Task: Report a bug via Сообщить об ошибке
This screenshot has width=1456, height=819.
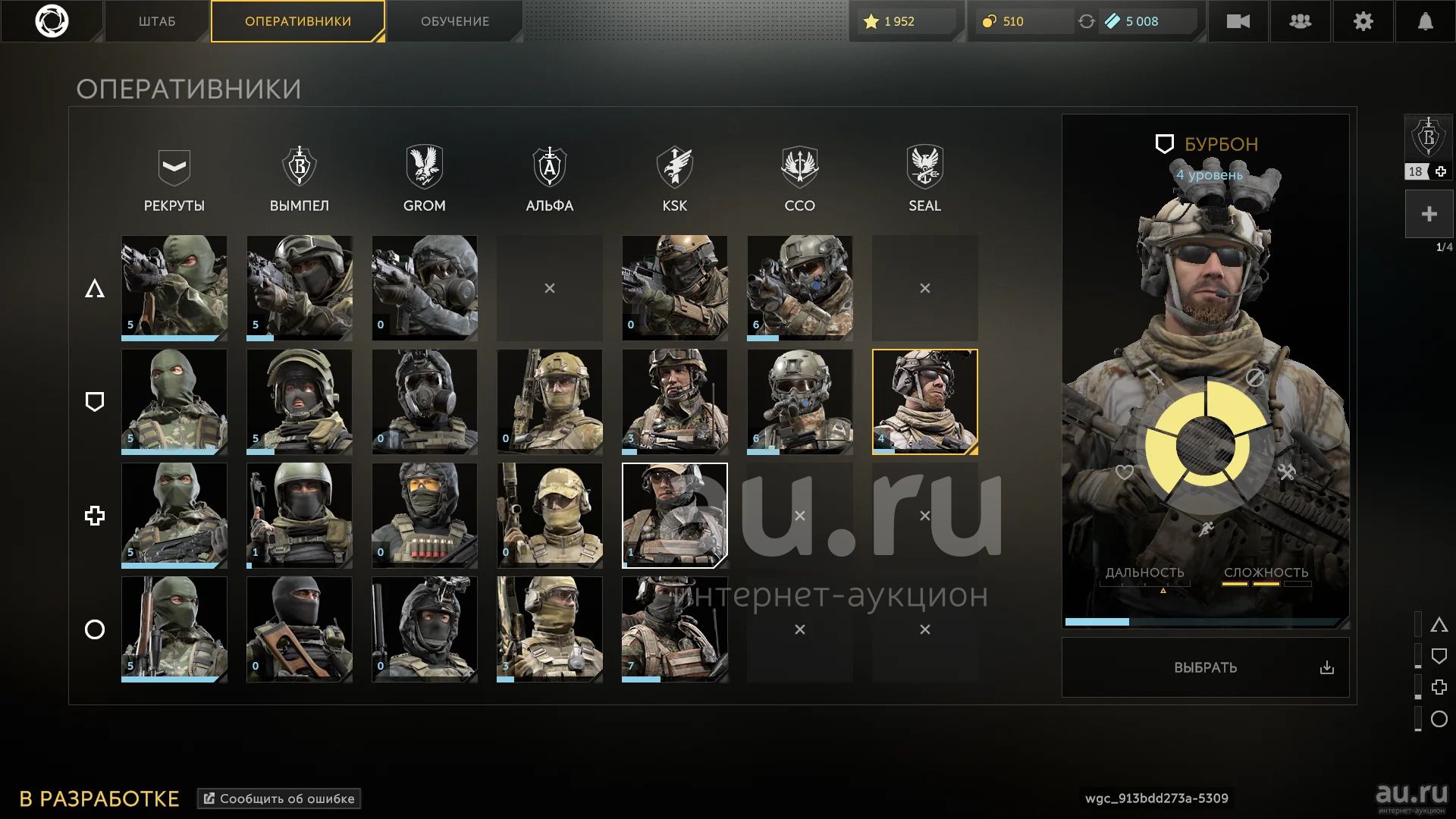Action: click(x=279, y=799)
